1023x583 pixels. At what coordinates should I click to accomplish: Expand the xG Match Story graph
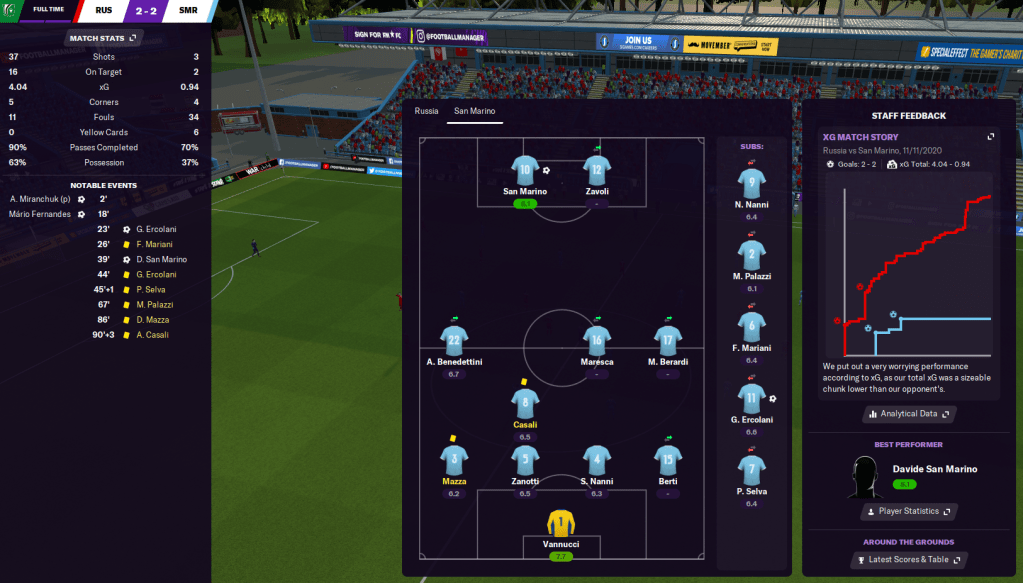click(990, 137)
